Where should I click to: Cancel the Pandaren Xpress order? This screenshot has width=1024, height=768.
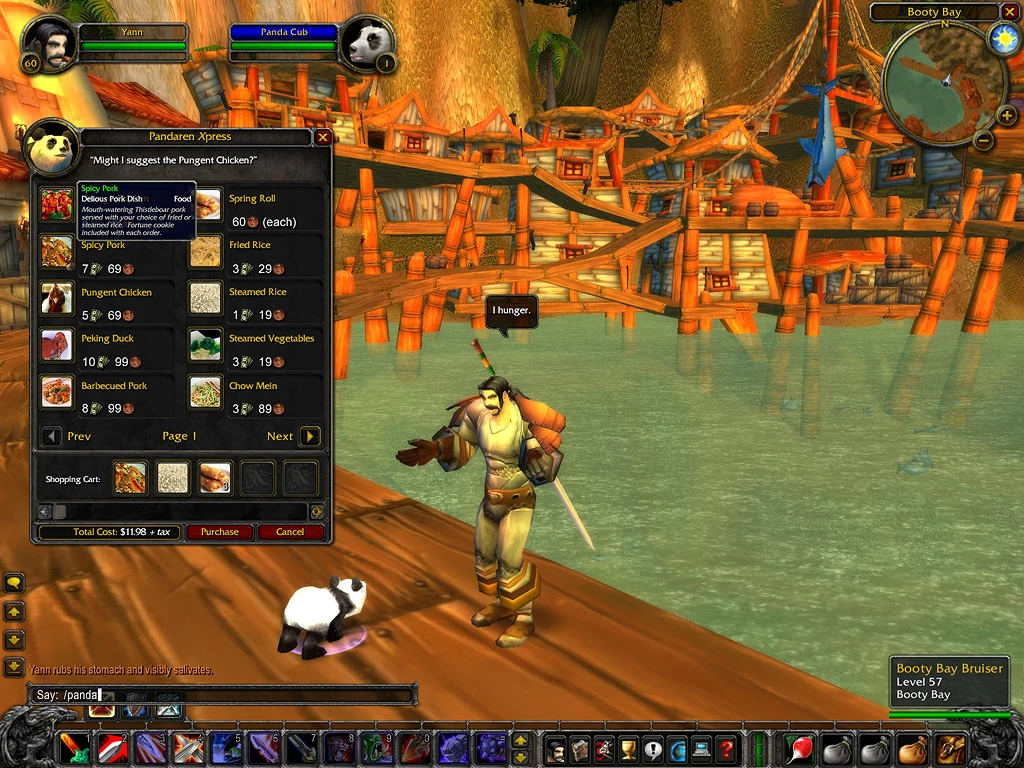290,532
